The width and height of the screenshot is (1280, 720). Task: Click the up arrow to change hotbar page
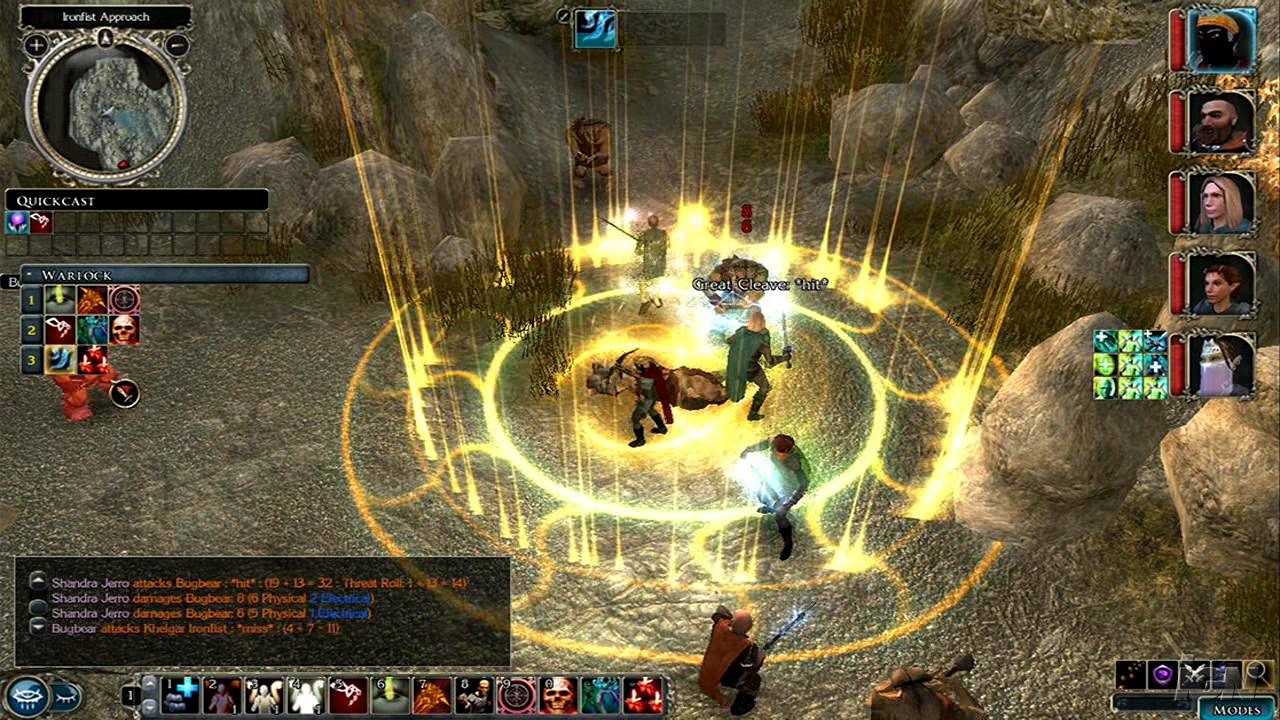(148, 683)
